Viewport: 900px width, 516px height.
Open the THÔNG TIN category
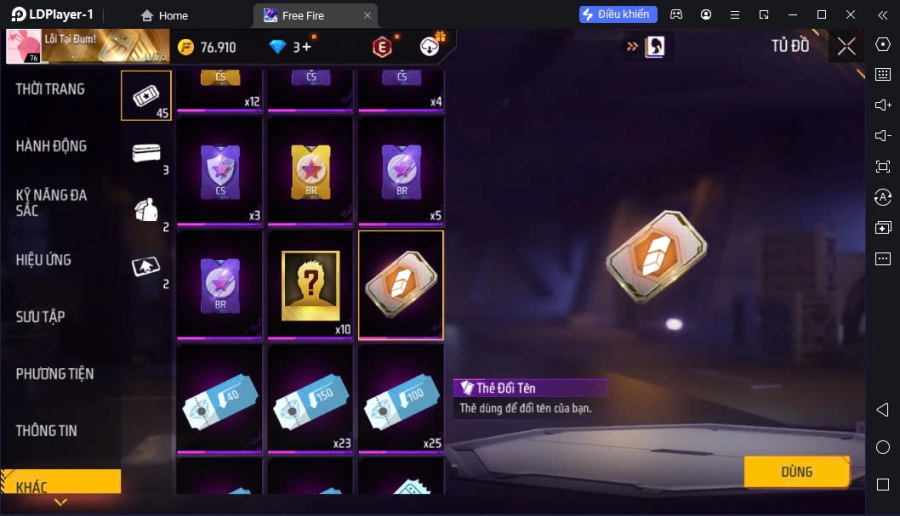click(46, 431)
